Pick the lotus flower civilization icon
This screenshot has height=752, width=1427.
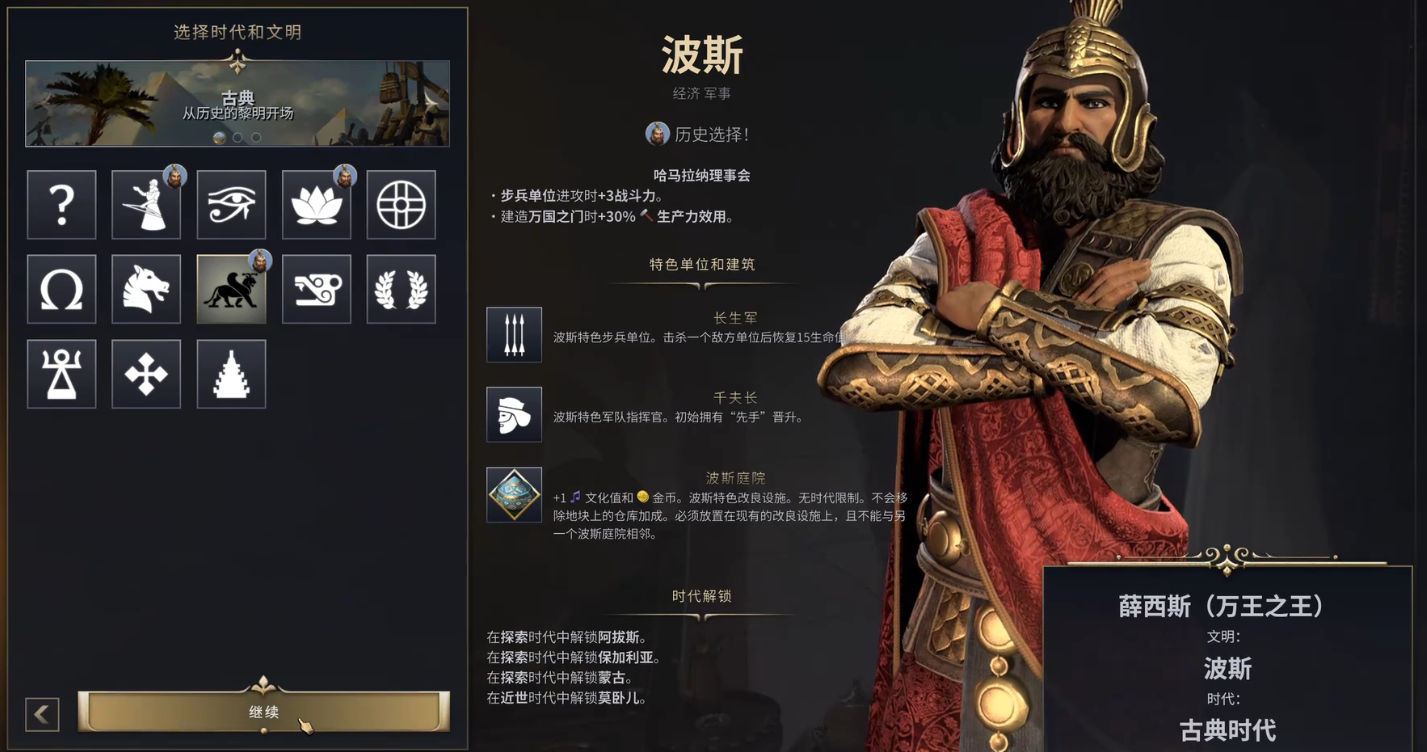coord(316,204)
